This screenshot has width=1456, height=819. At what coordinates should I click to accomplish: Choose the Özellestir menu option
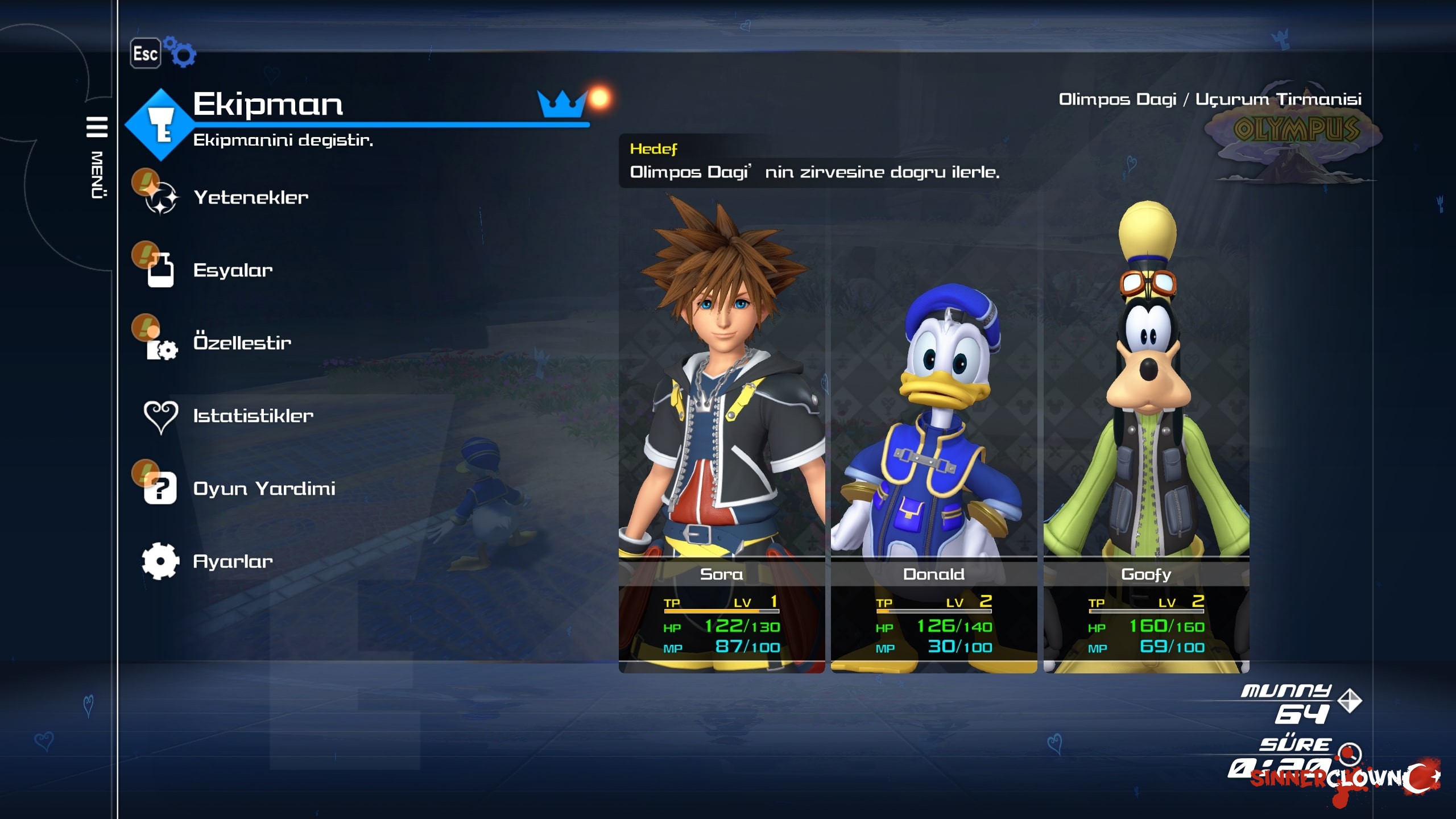(x=242, y=343)
